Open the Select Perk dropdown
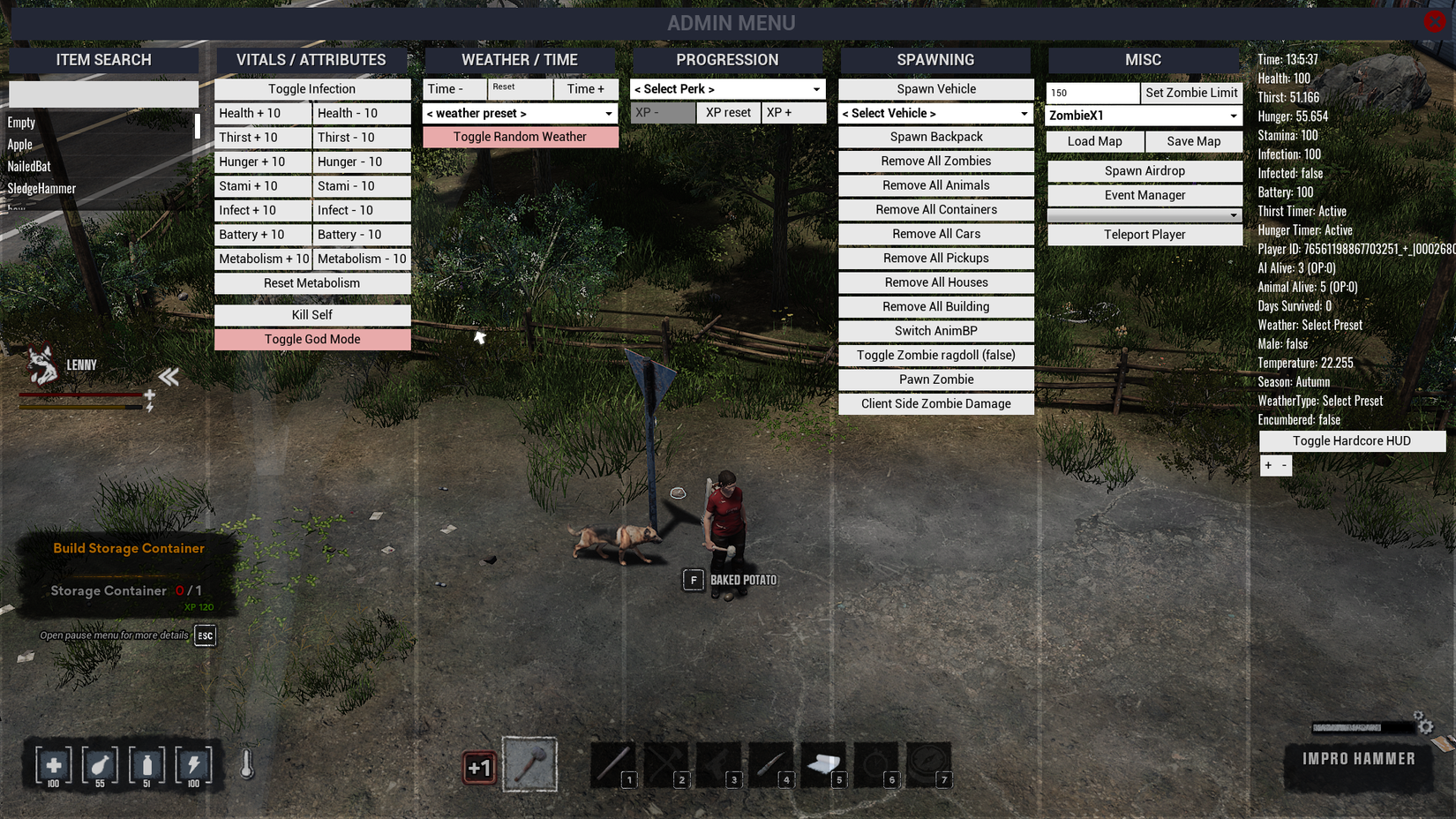The height and width of the screenshot is (819, 1456). click(726, 88)
